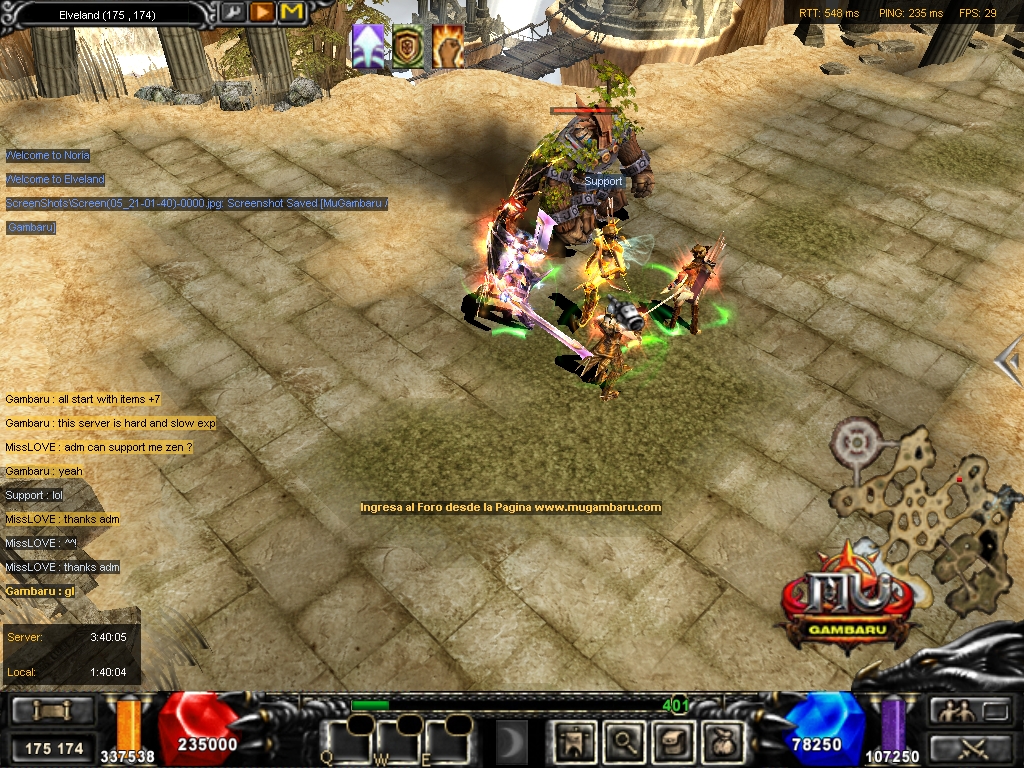Select the MissLOVE zen request chat message
The image size is (1024, 768).
pos(99,447)
